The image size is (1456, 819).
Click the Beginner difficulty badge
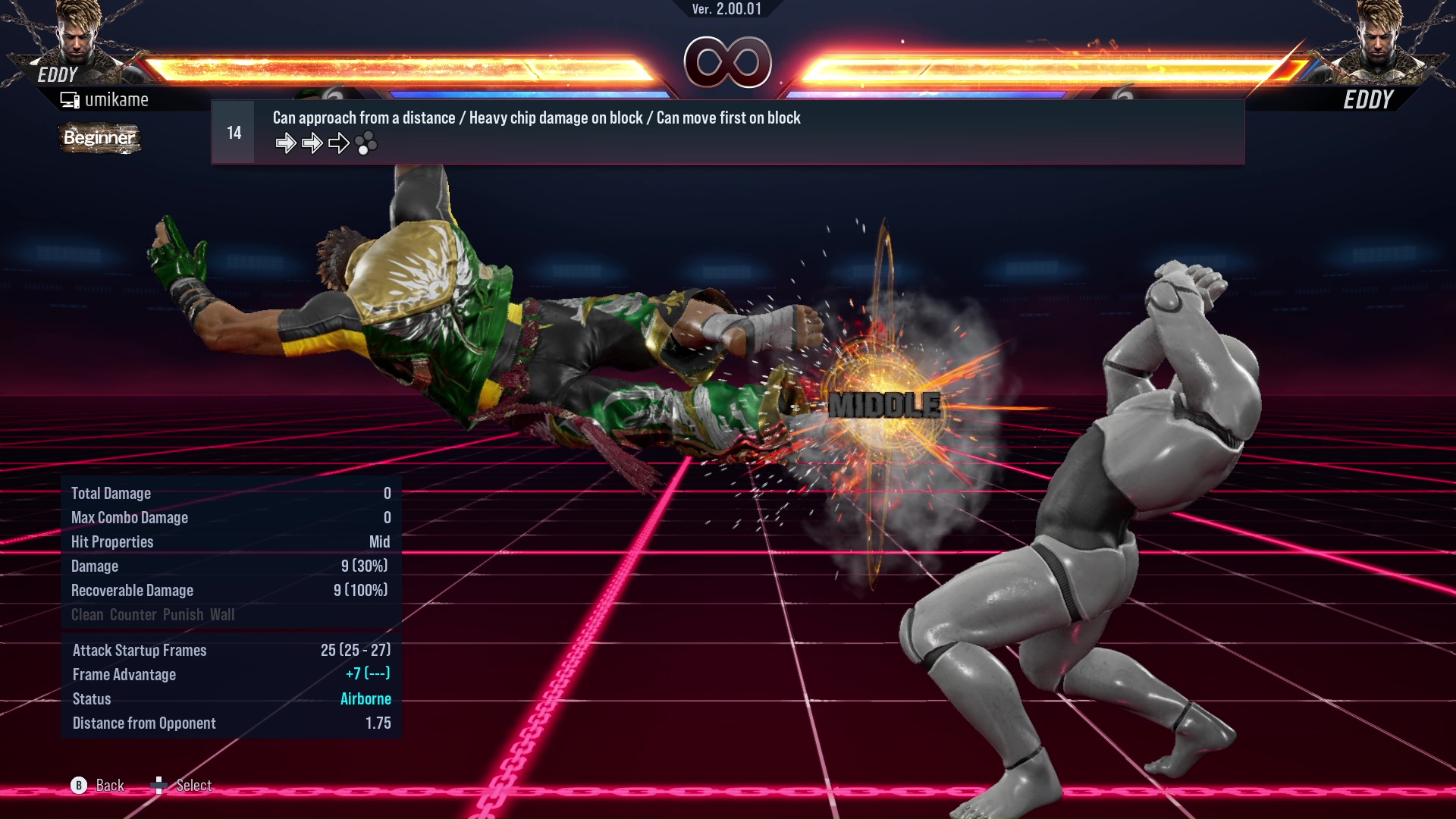point(99,138)
